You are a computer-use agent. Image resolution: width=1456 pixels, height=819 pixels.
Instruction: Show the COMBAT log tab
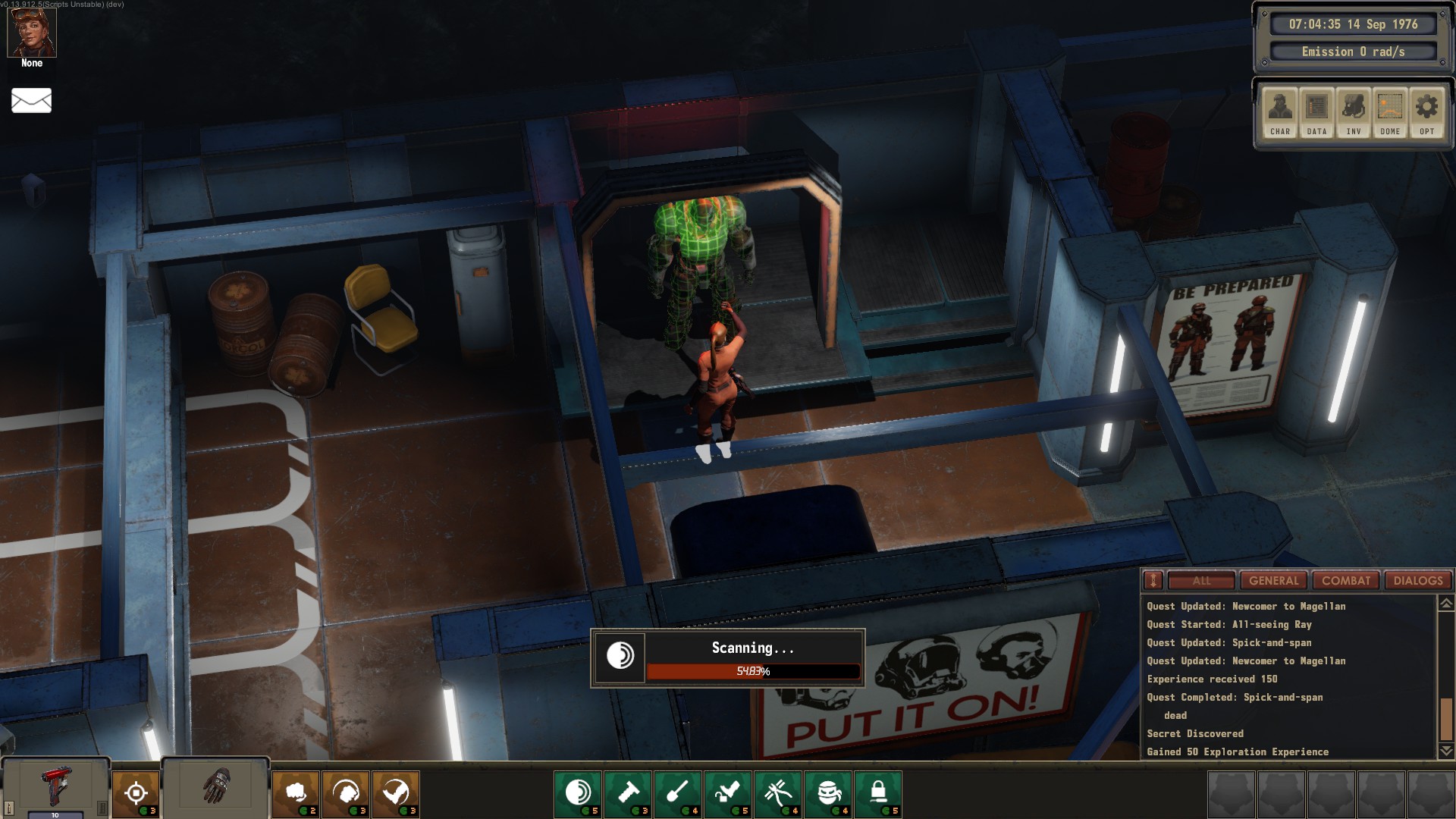tap(1346, 581)
